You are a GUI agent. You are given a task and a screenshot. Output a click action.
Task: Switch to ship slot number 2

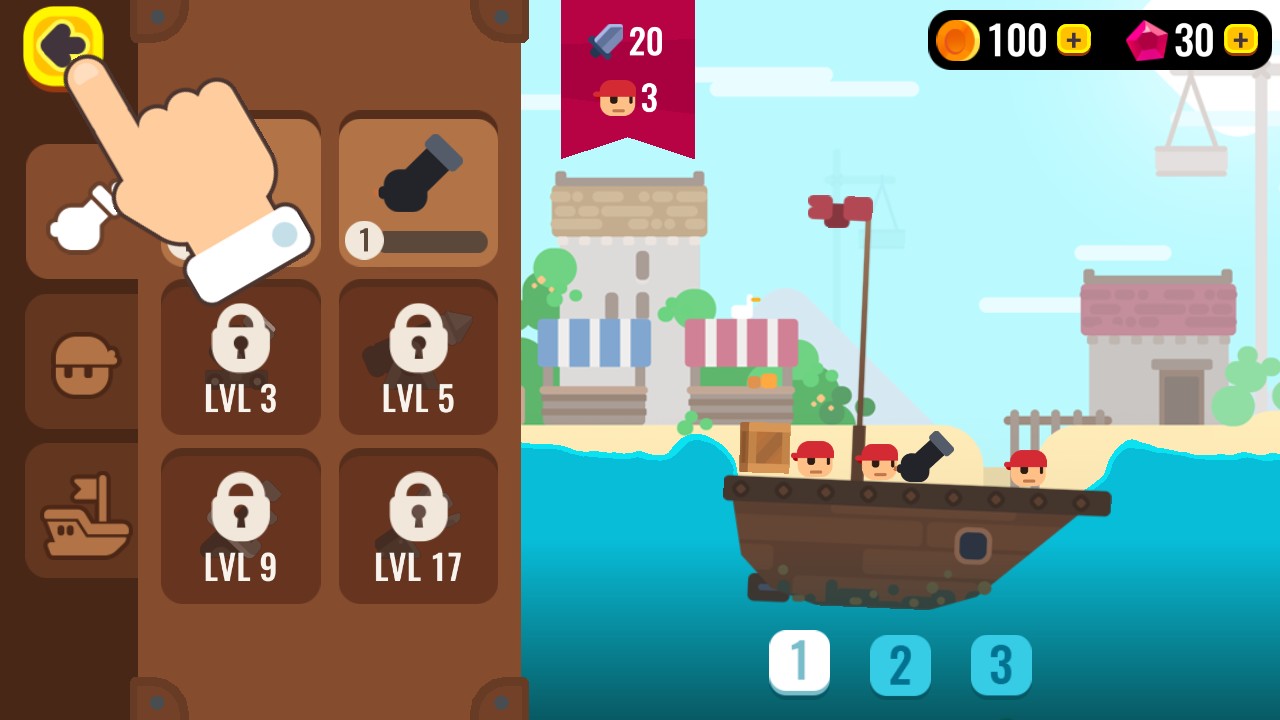click(900, 665)
